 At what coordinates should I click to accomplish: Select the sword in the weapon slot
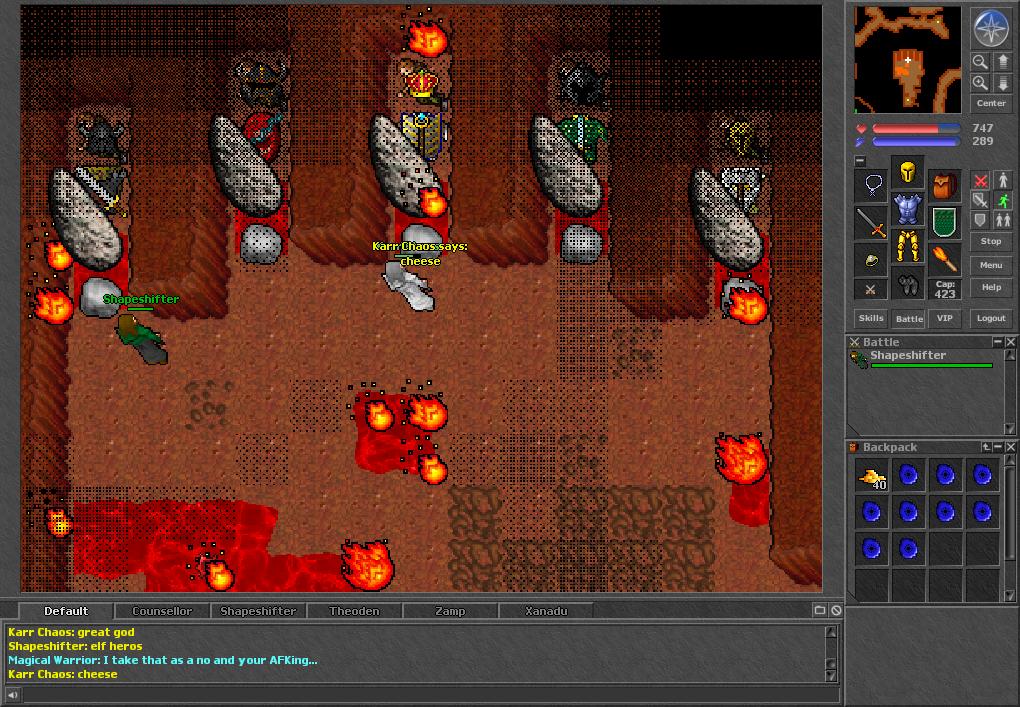(x=872, y=223)
